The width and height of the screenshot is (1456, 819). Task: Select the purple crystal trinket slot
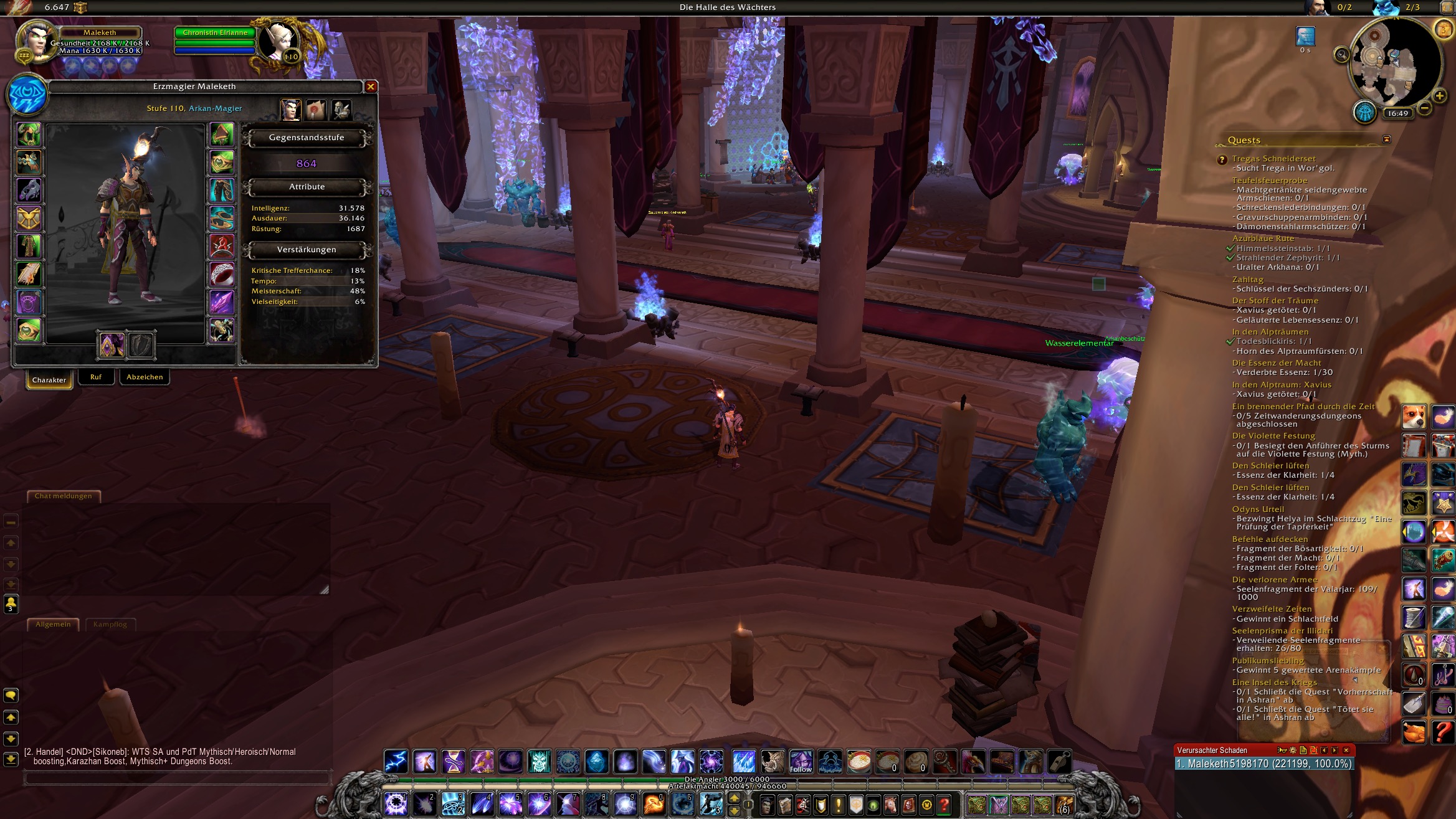click(x=222, y=302)
